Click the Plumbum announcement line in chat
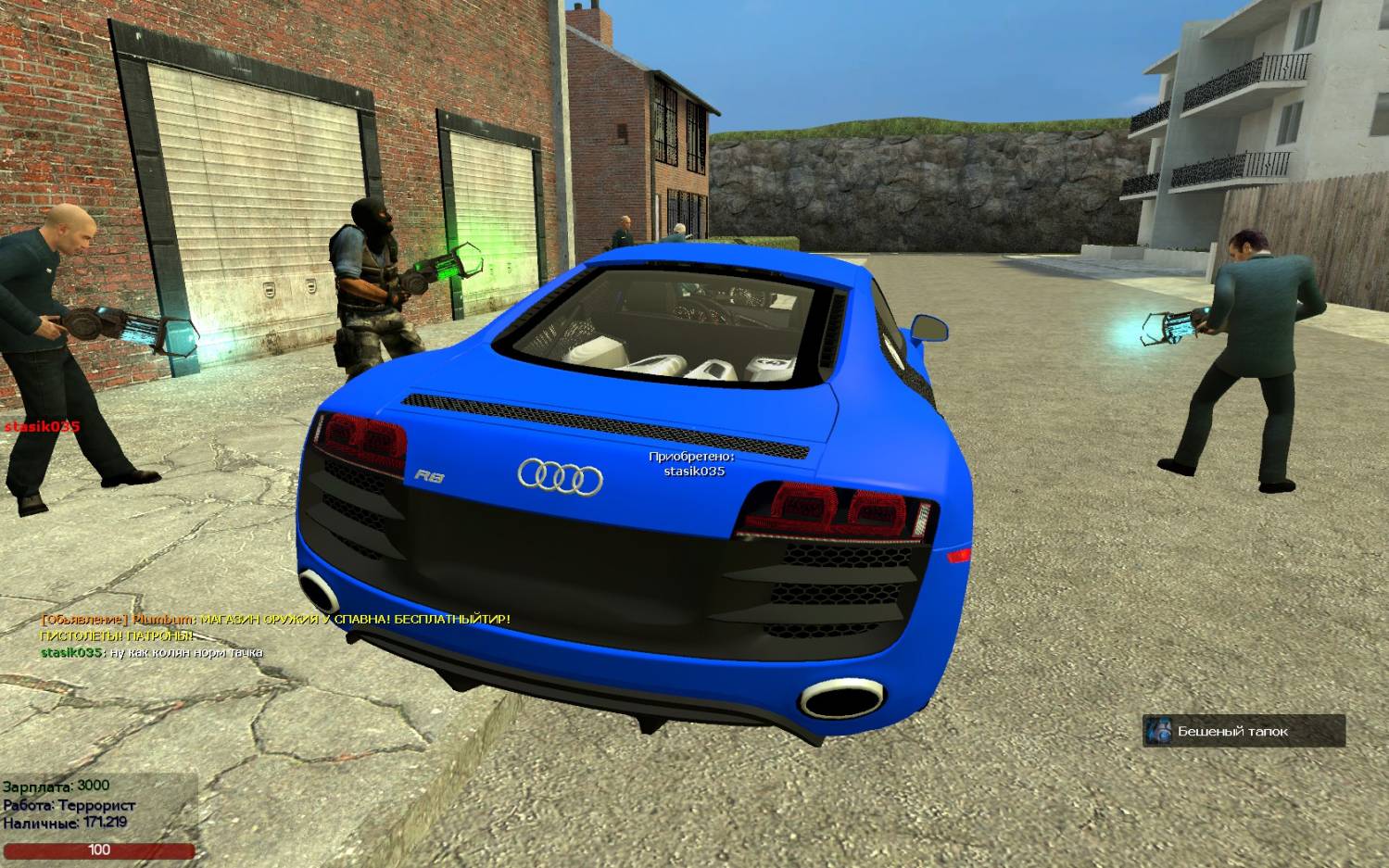The width and height of the screenshot is (1389, 868). 275,619
